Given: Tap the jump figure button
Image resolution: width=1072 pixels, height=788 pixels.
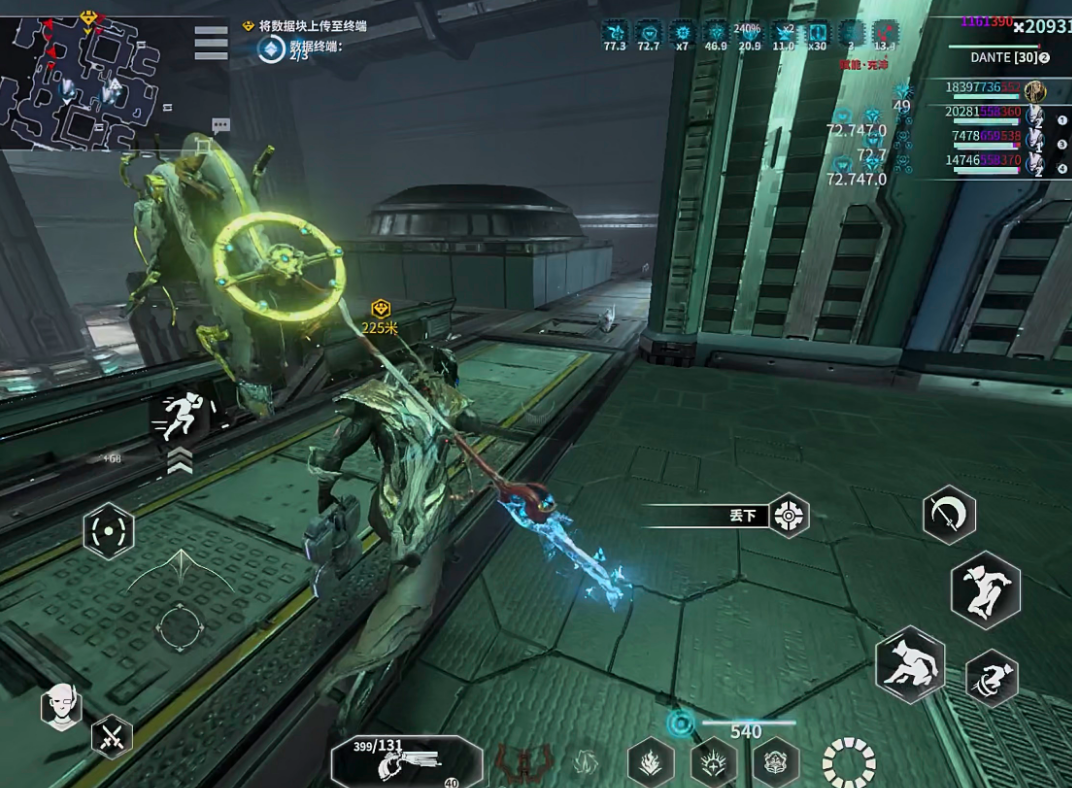Looking at the screenshot, I should click(985, 589).
